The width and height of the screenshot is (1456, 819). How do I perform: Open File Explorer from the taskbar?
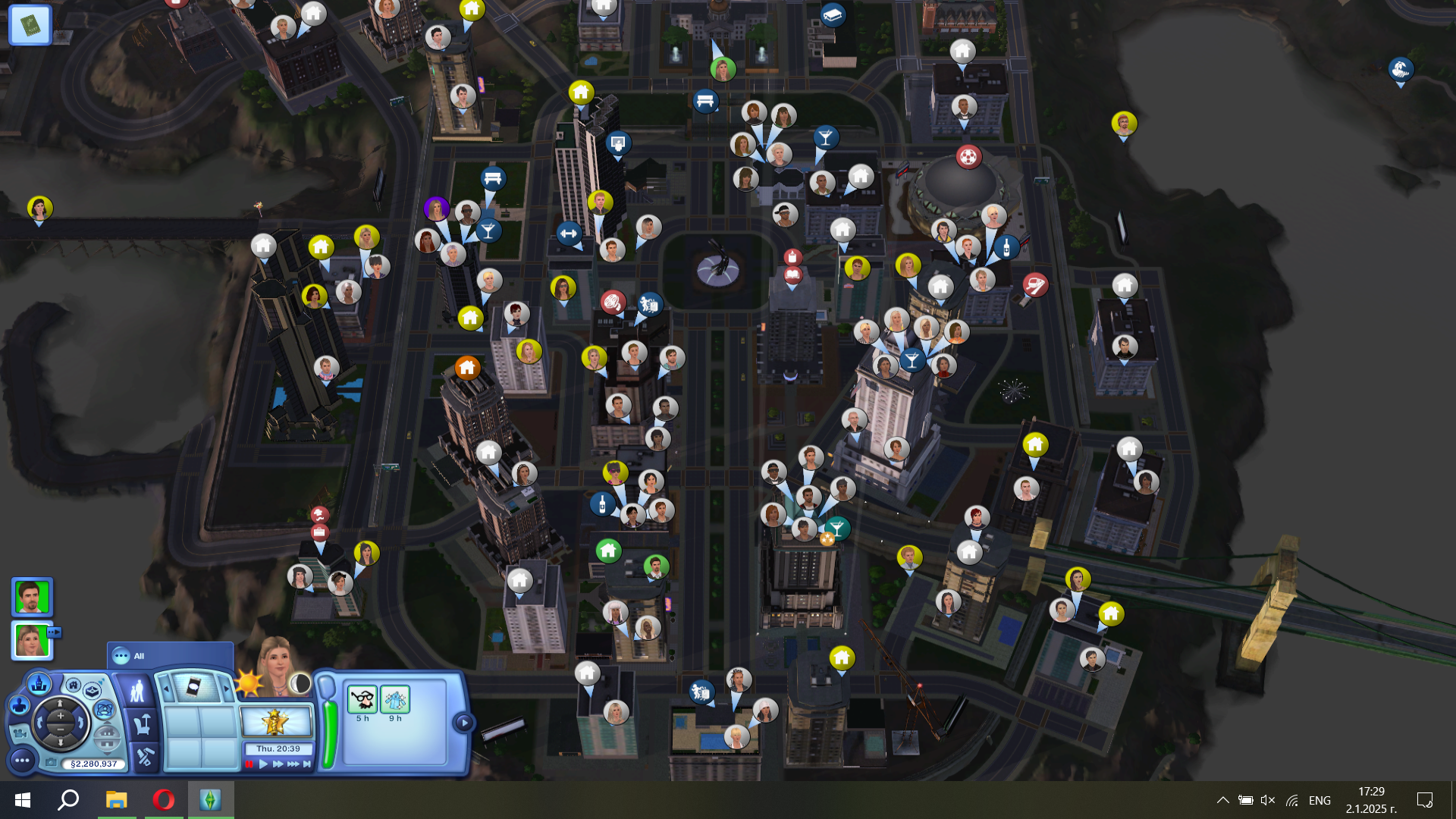116,800
